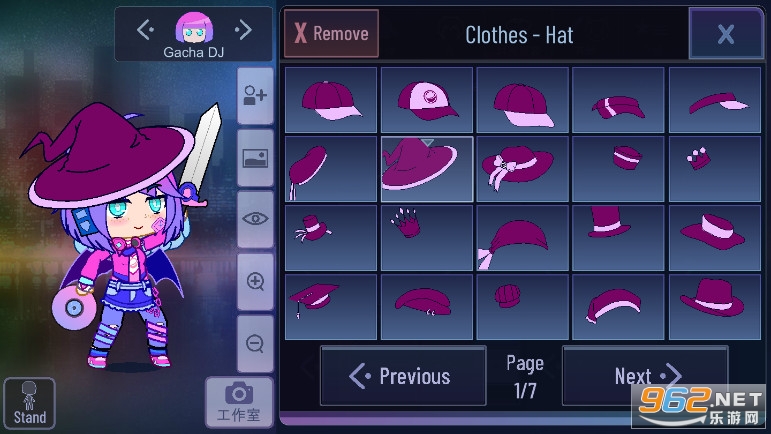This screenshot has height=434, width=771.
Task: Select the witch hat tile
Action: pos(427,169)
